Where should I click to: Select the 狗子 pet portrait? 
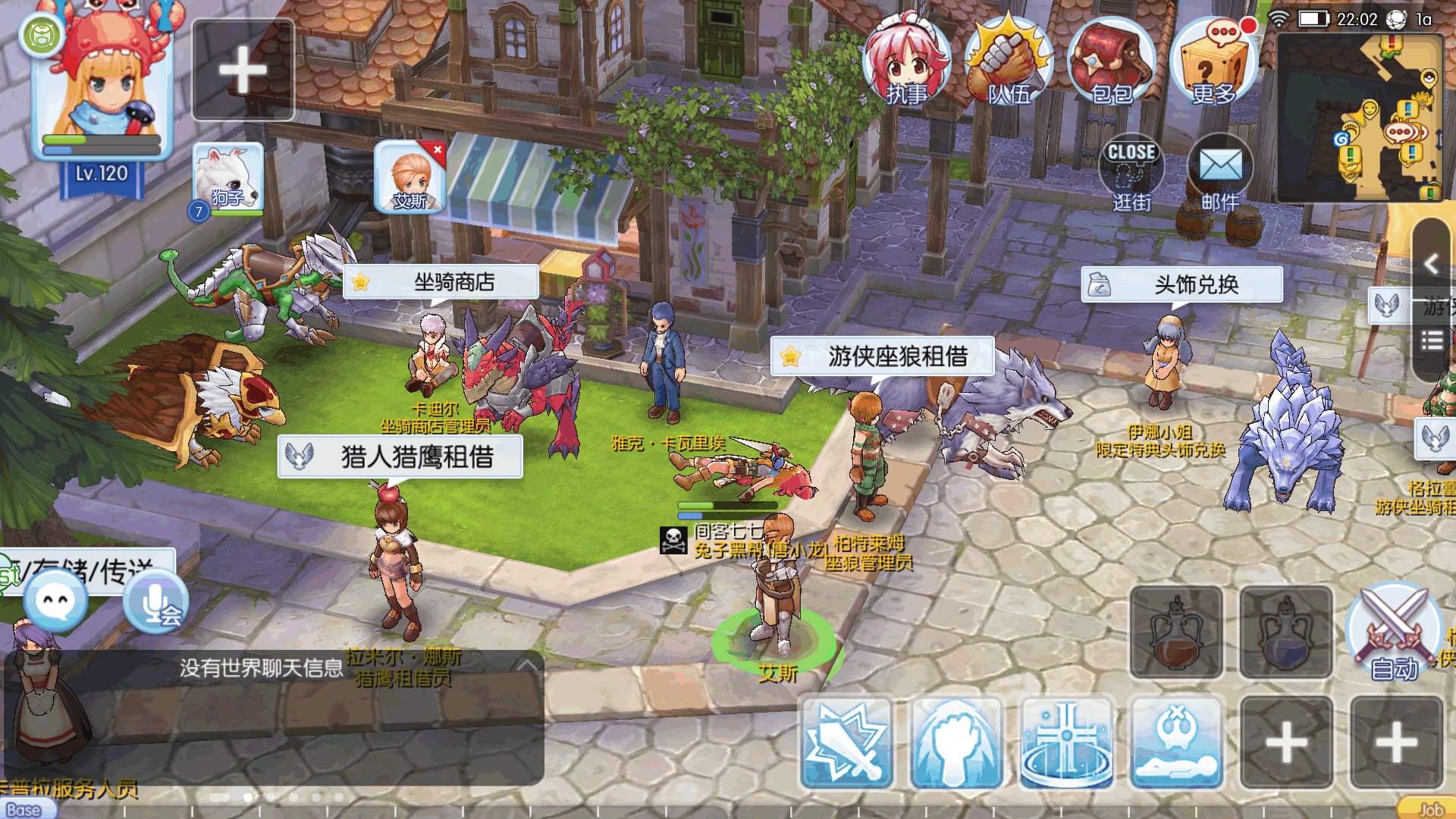227,180
